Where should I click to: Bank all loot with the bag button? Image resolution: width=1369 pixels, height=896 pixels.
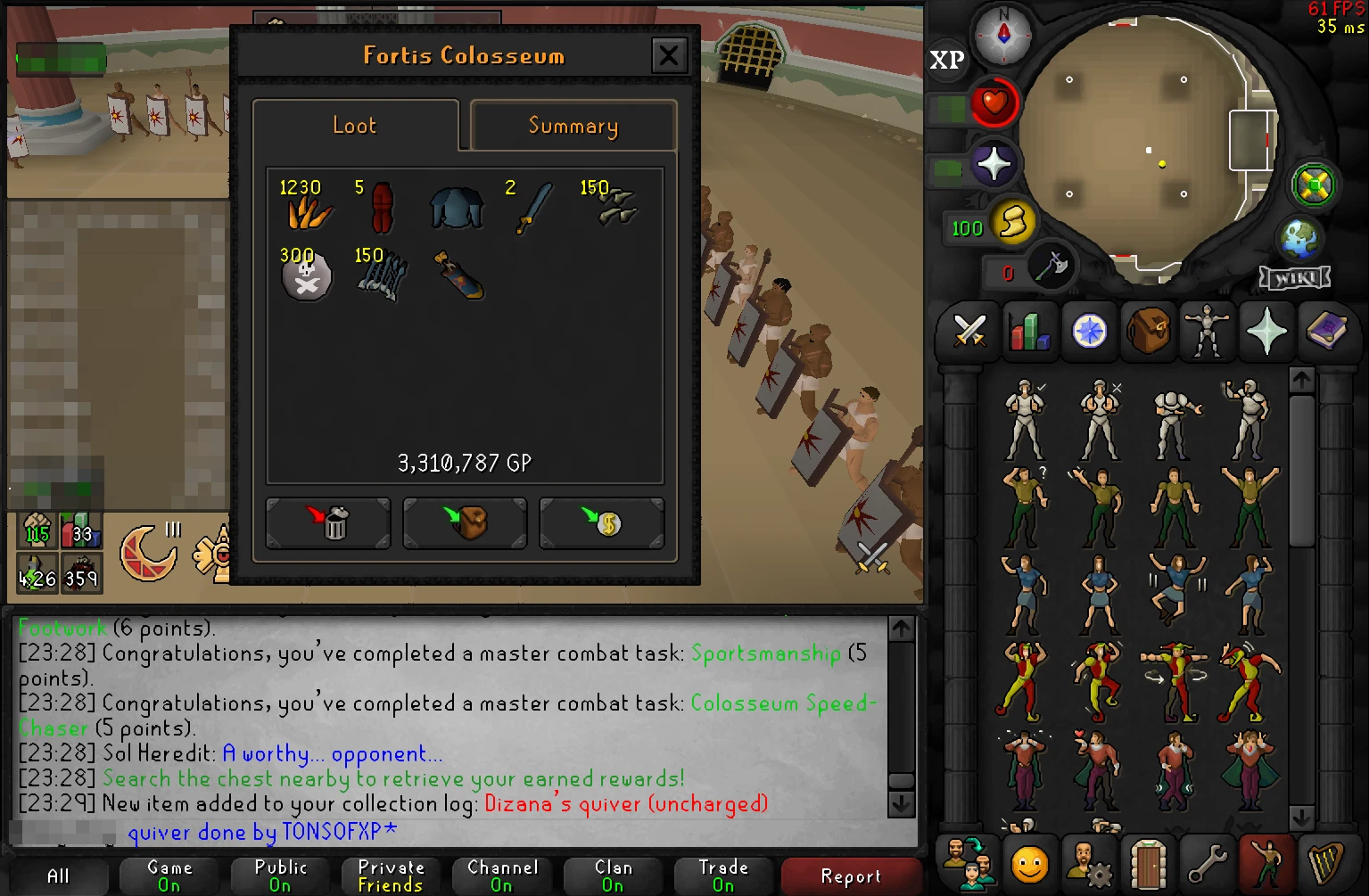click(x=465, y=522)
